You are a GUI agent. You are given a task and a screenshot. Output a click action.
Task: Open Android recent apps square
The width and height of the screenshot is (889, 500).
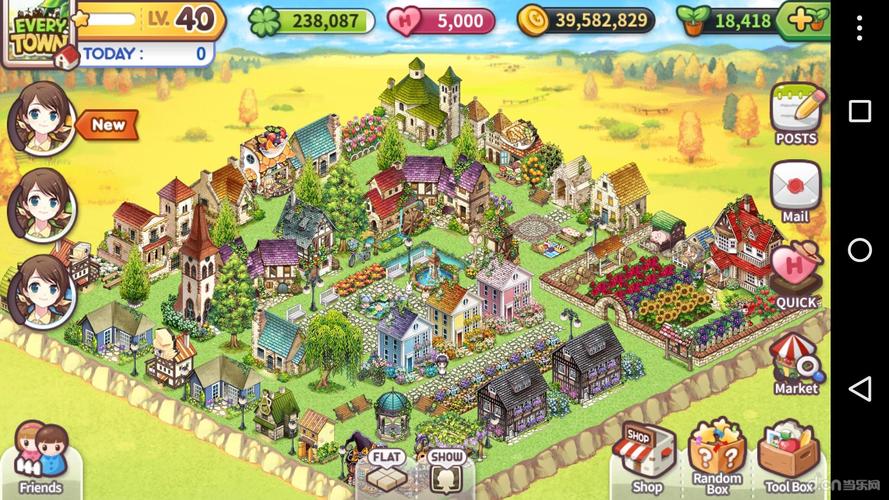tap(859, 111)
